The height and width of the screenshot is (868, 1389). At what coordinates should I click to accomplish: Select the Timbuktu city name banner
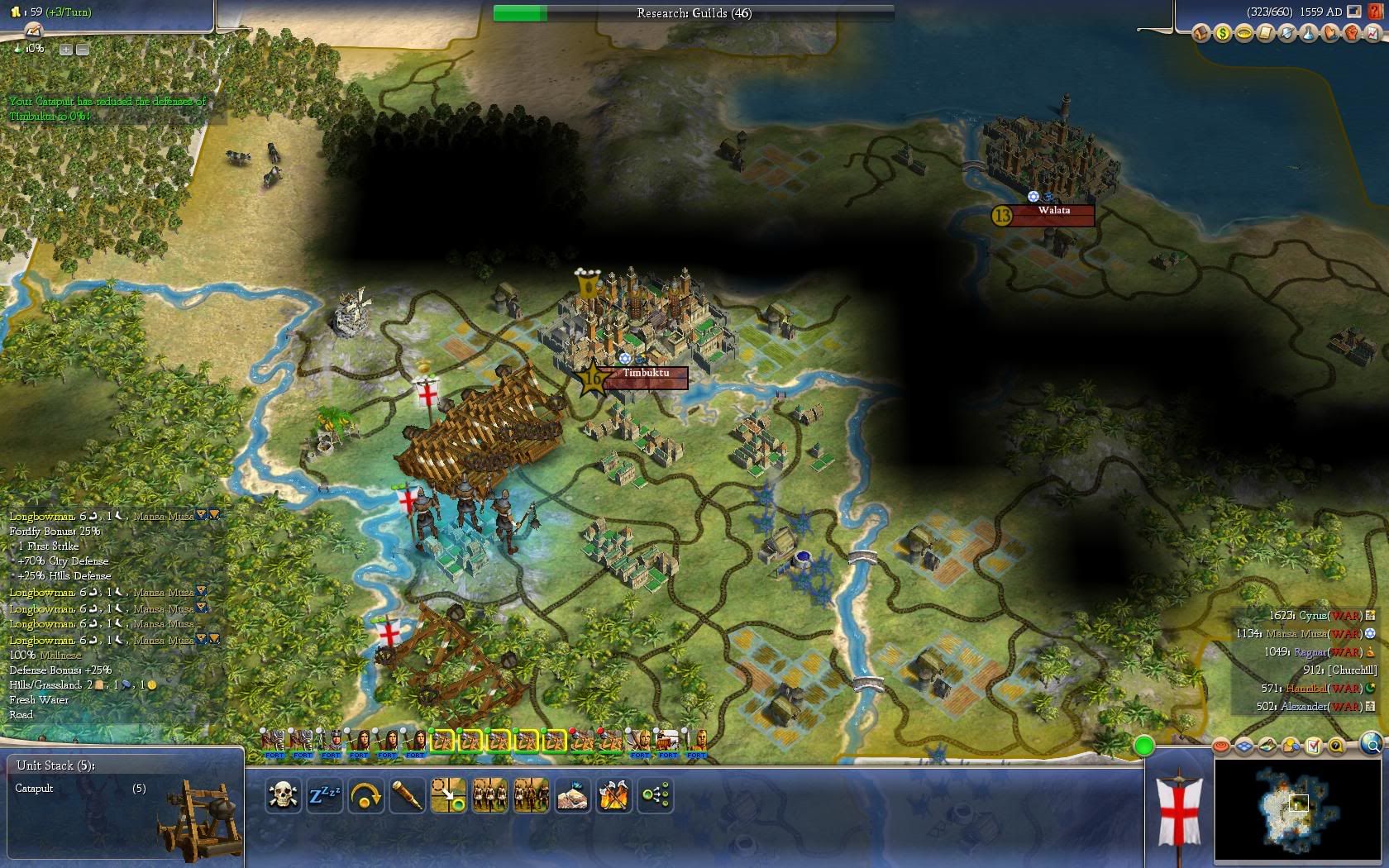coord(646,374)
